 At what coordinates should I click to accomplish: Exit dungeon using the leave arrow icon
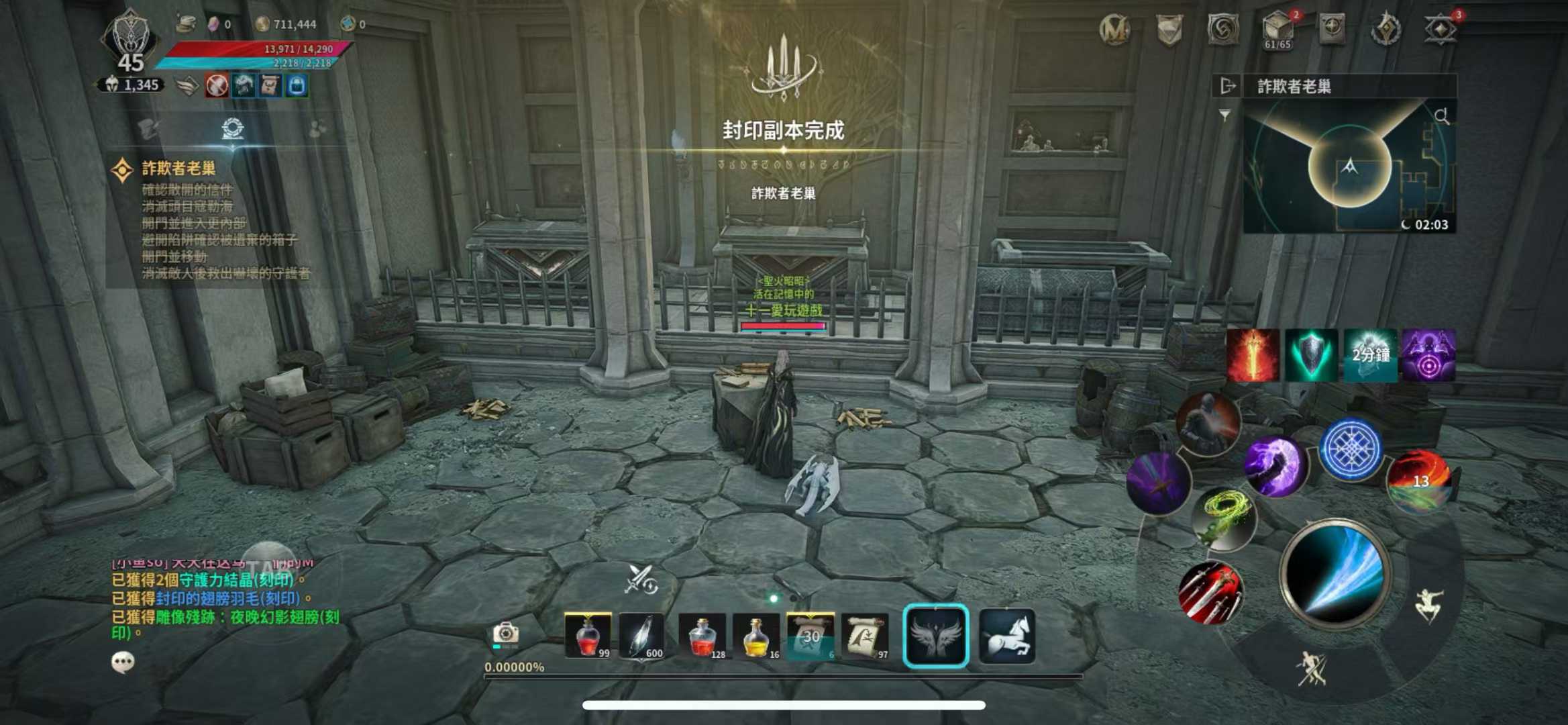1227,86
